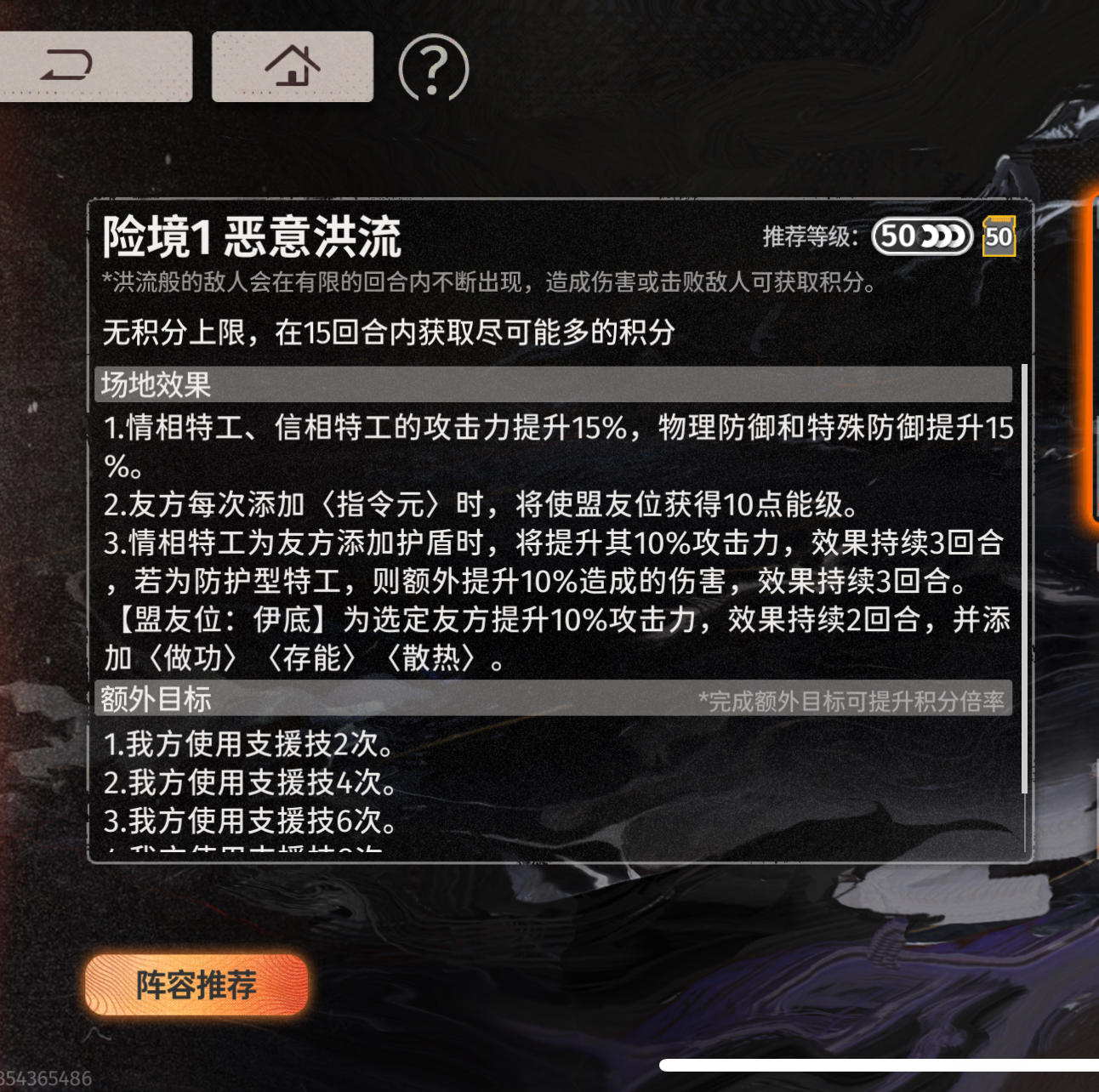Viewport: 1099px width, 1092px height.
Task: Open the question mark help icon
Action: 432,70
